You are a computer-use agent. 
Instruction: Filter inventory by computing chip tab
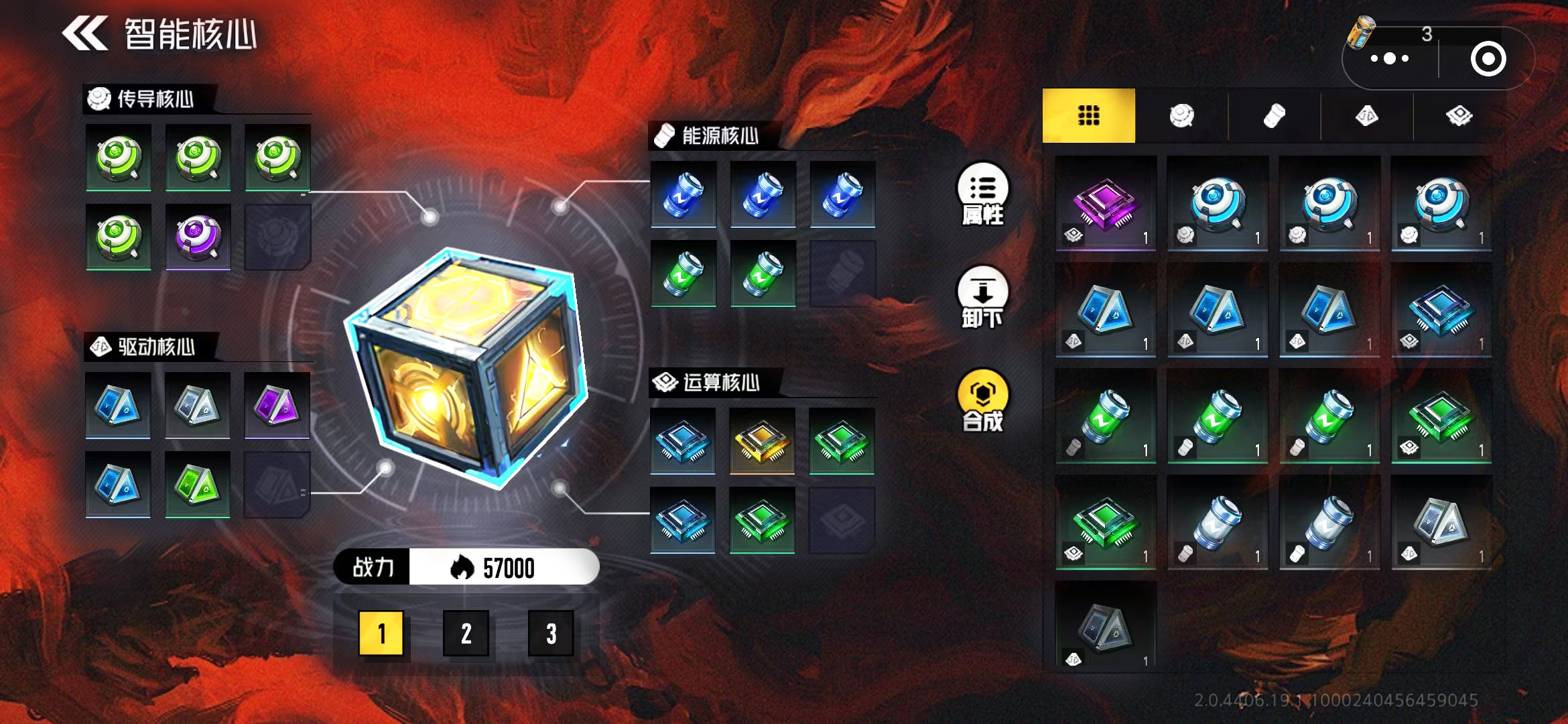pyautogui.click(x=1459, y=115)
